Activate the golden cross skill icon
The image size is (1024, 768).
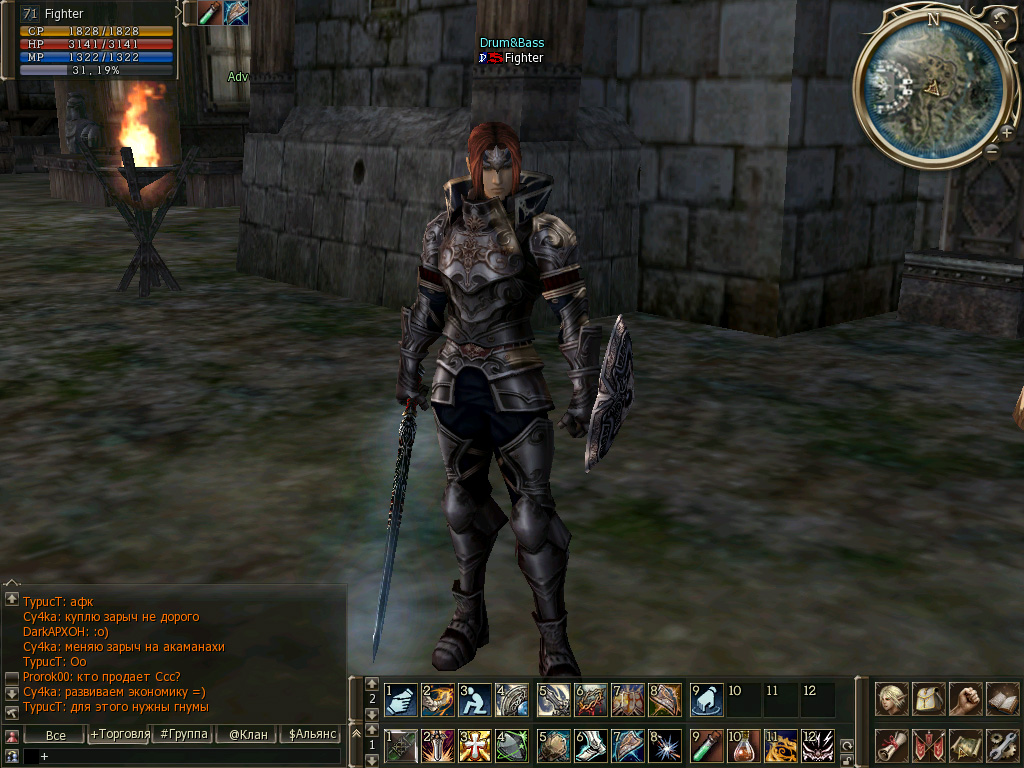point(475,746)
